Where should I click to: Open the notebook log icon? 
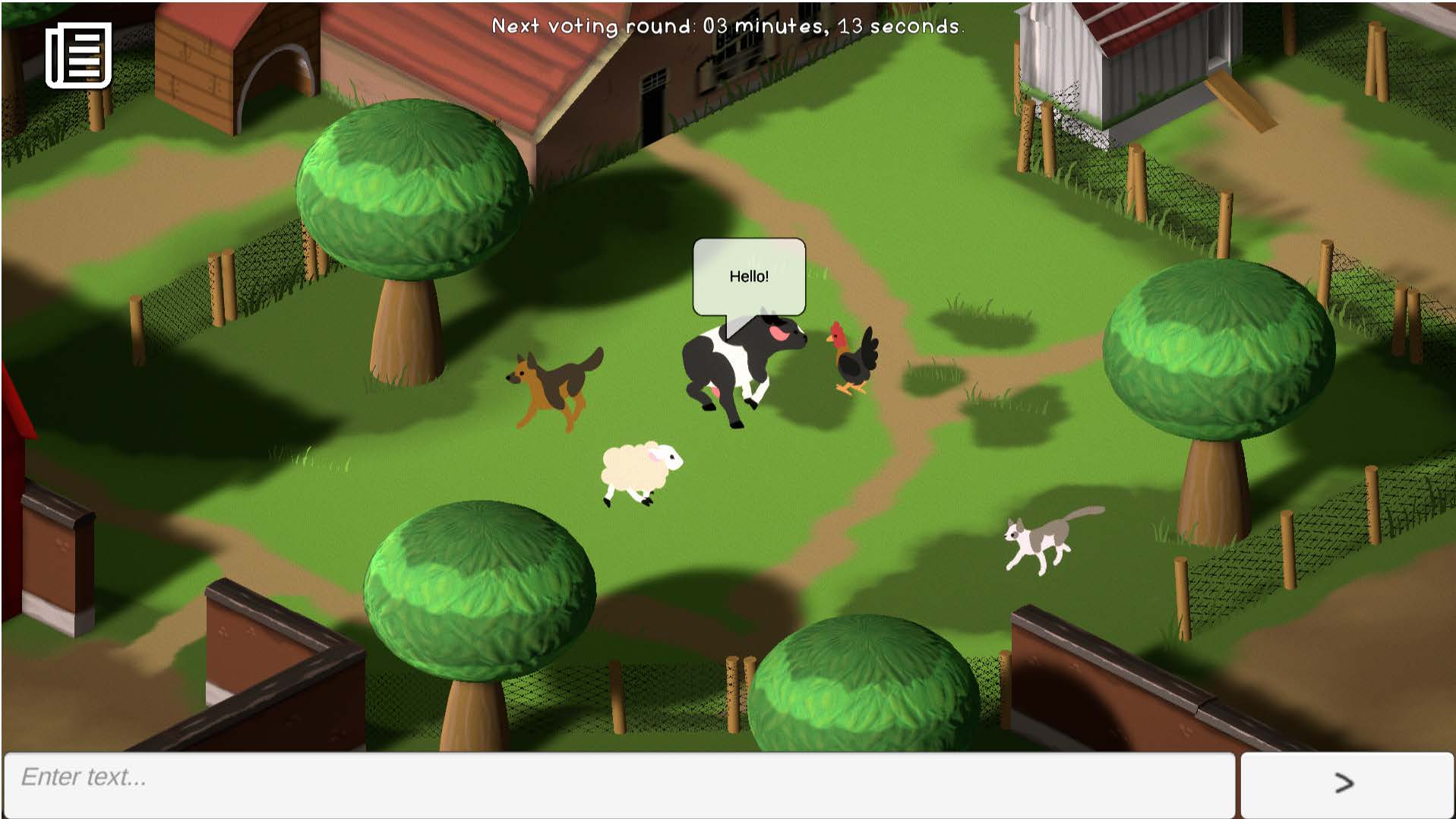click(78, 55)
